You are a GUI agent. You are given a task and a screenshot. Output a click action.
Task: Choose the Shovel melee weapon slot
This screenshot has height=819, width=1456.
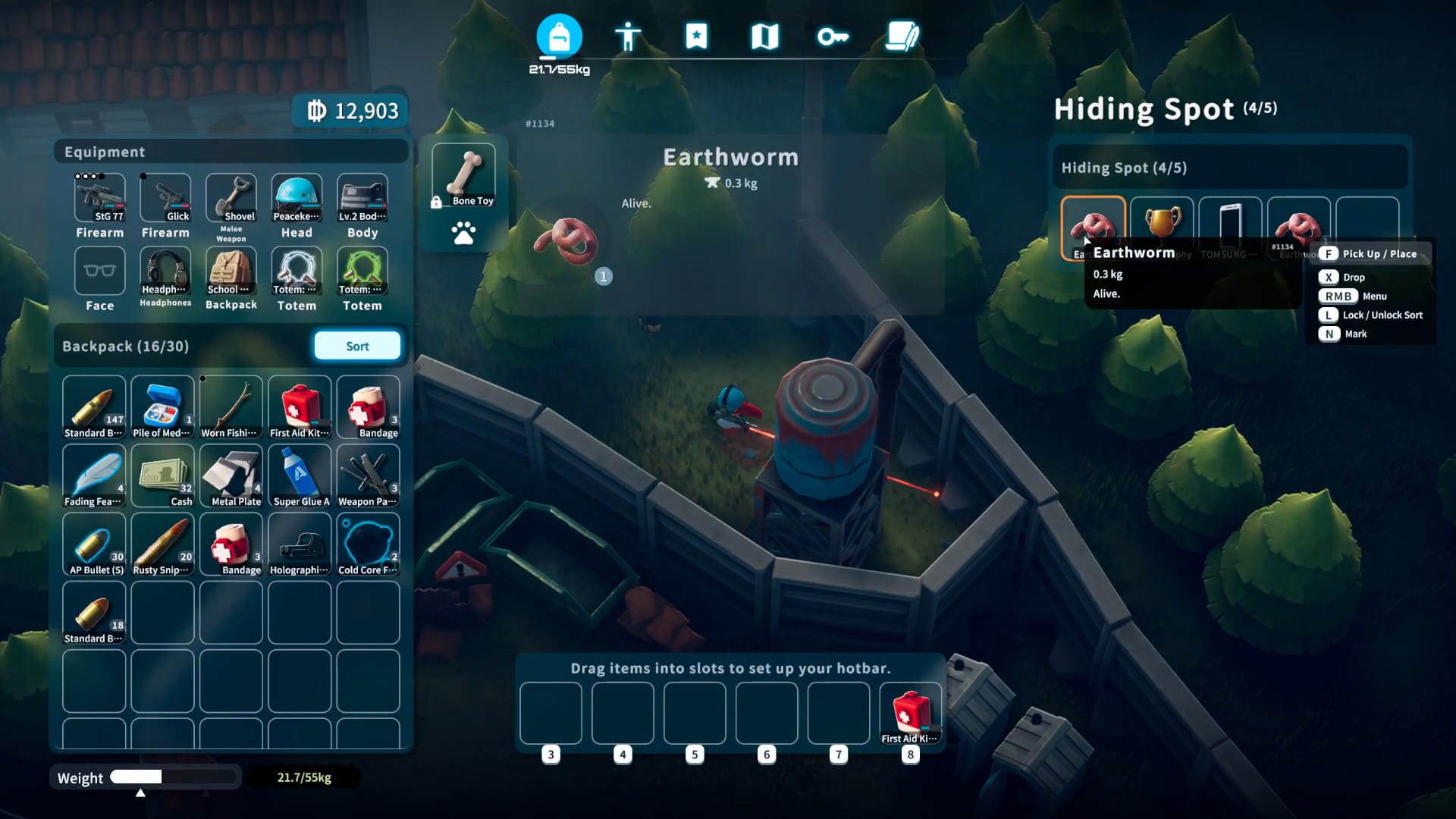(x=231, y=198)
